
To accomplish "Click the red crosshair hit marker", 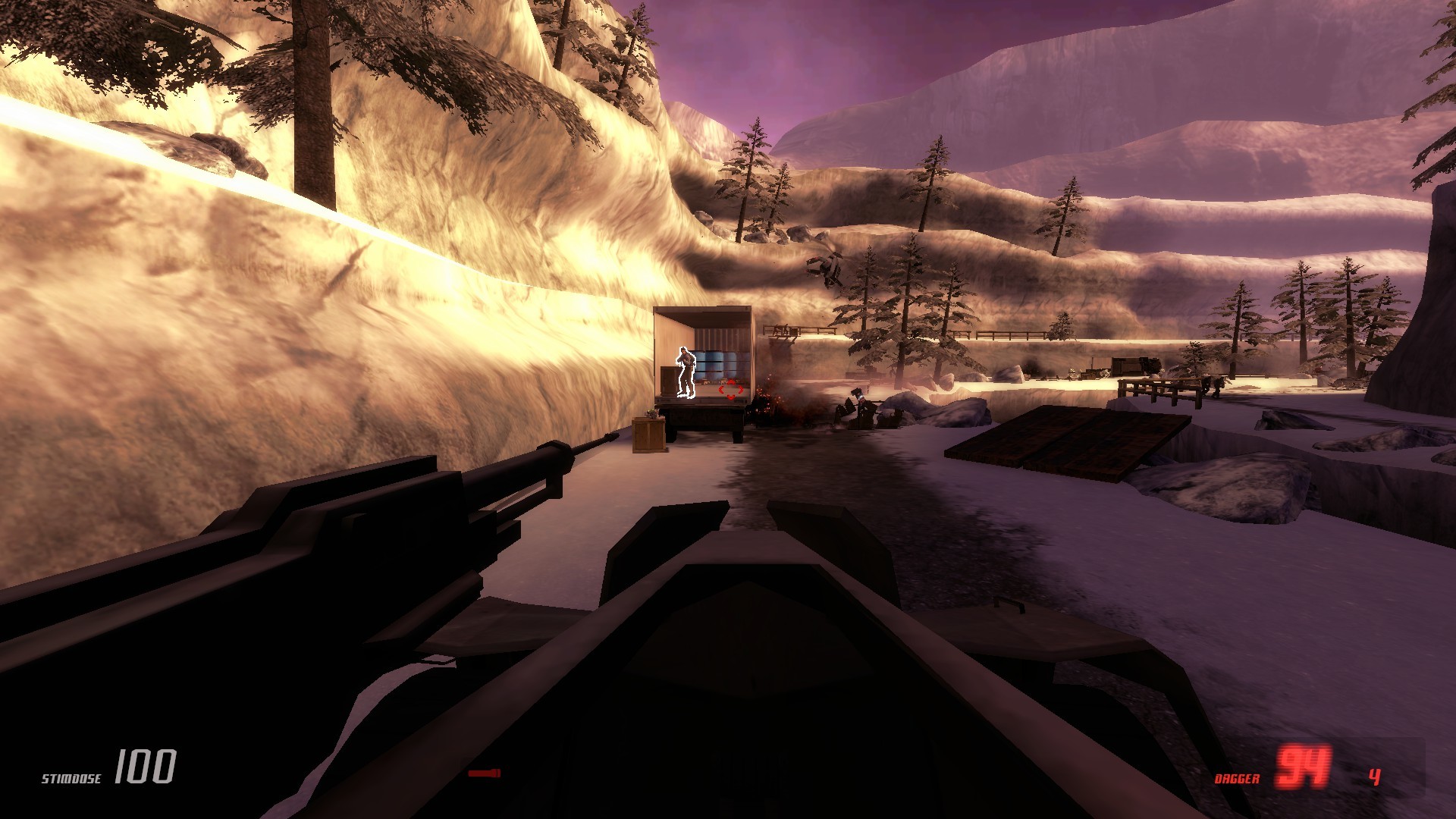I will pyautogui.click(x=730, y=389).
